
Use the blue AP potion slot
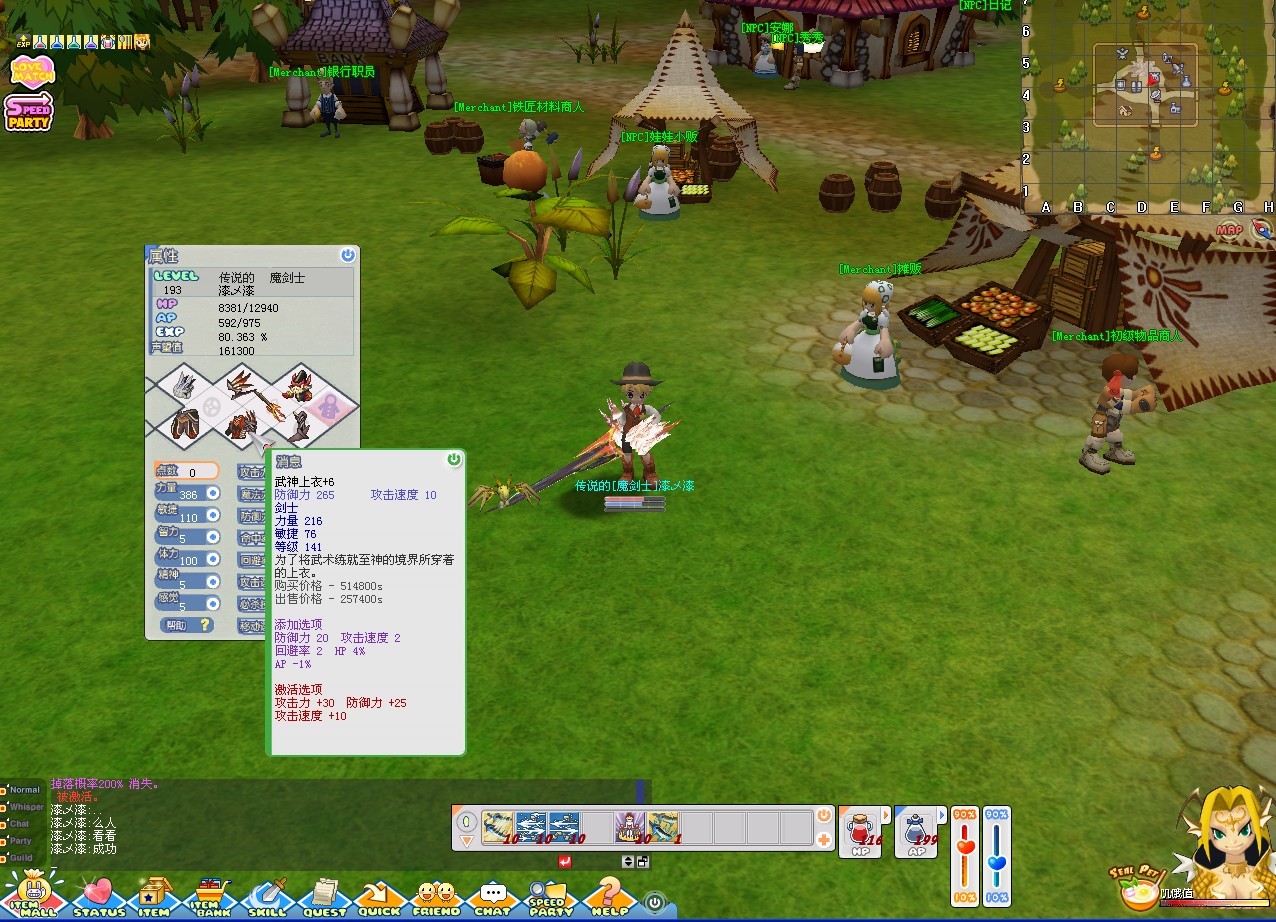pos(916,832)
